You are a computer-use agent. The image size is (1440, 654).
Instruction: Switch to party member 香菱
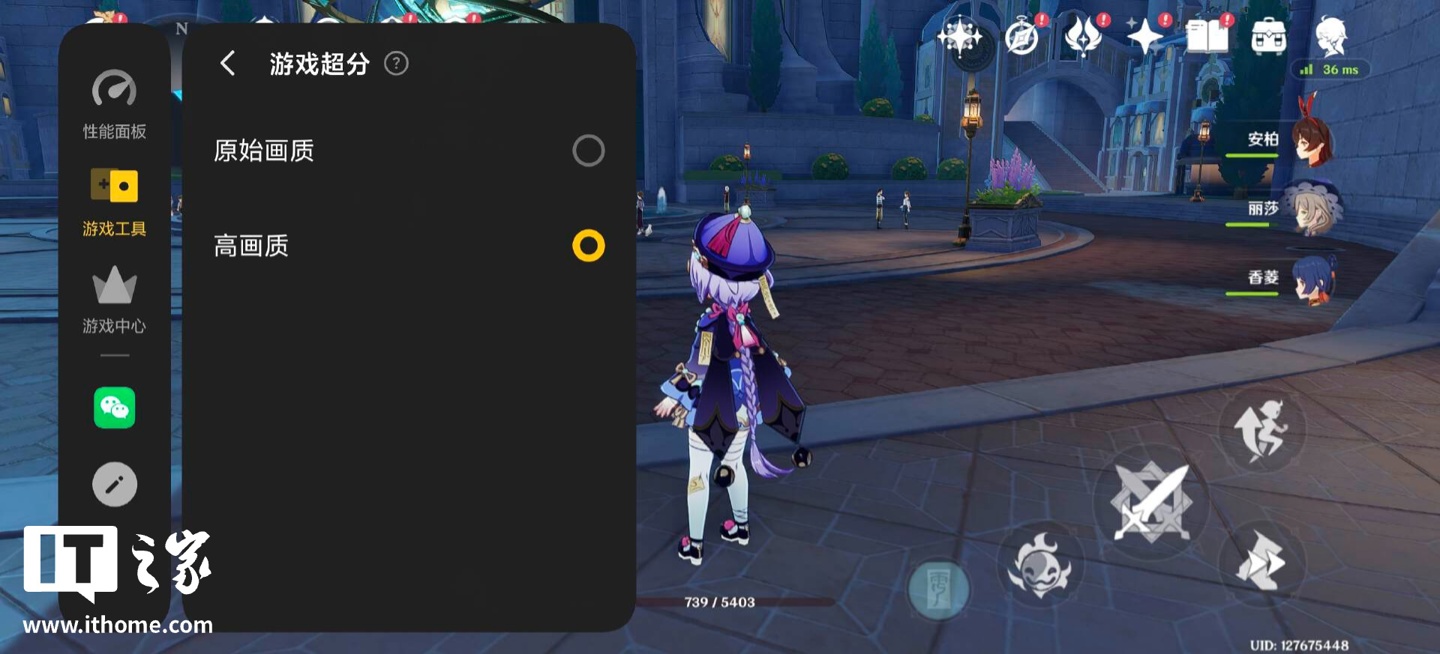[1310, 278]
